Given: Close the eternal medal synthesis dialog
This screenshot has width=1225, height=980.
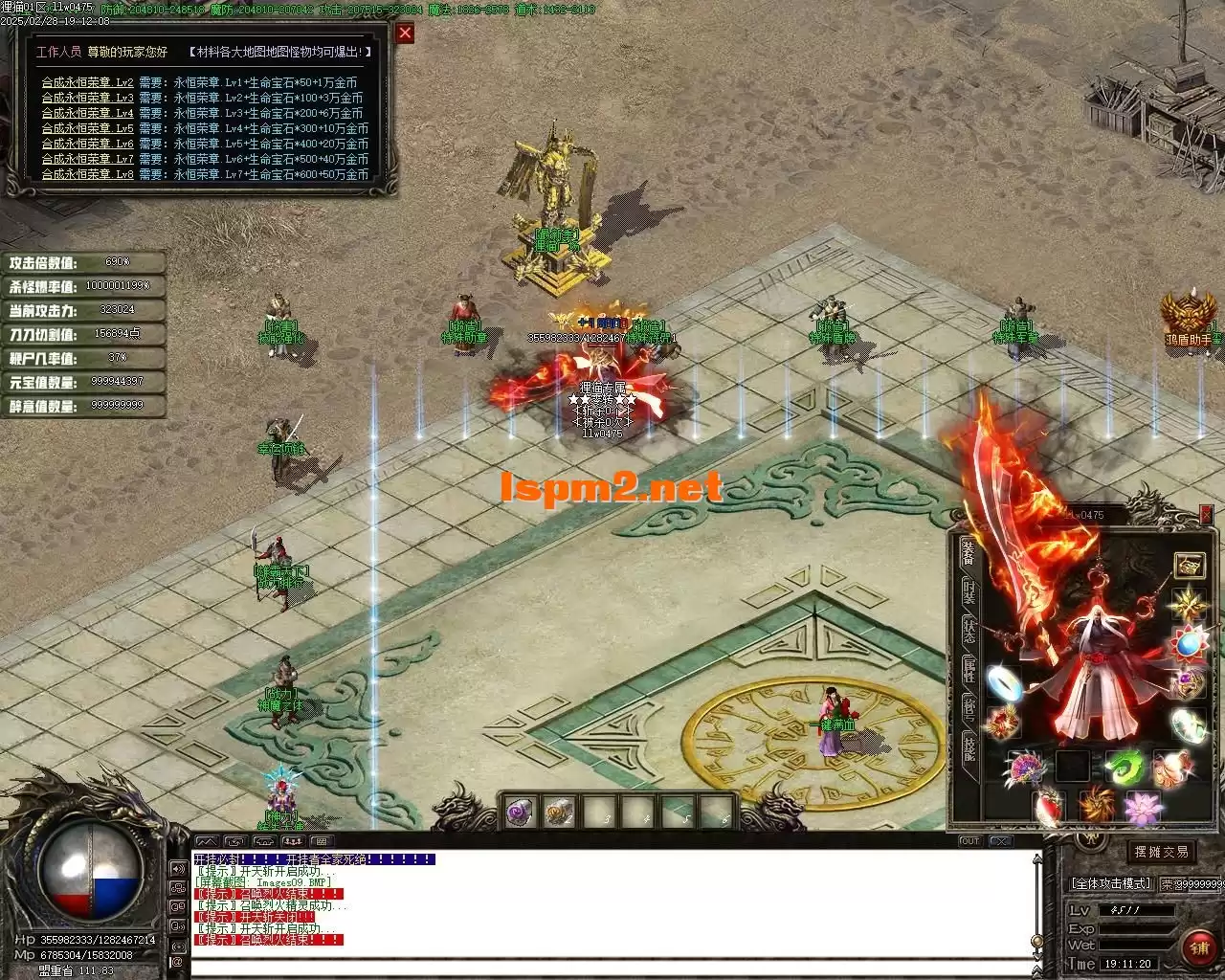Looking at the screenshot, I should point(406,33).
